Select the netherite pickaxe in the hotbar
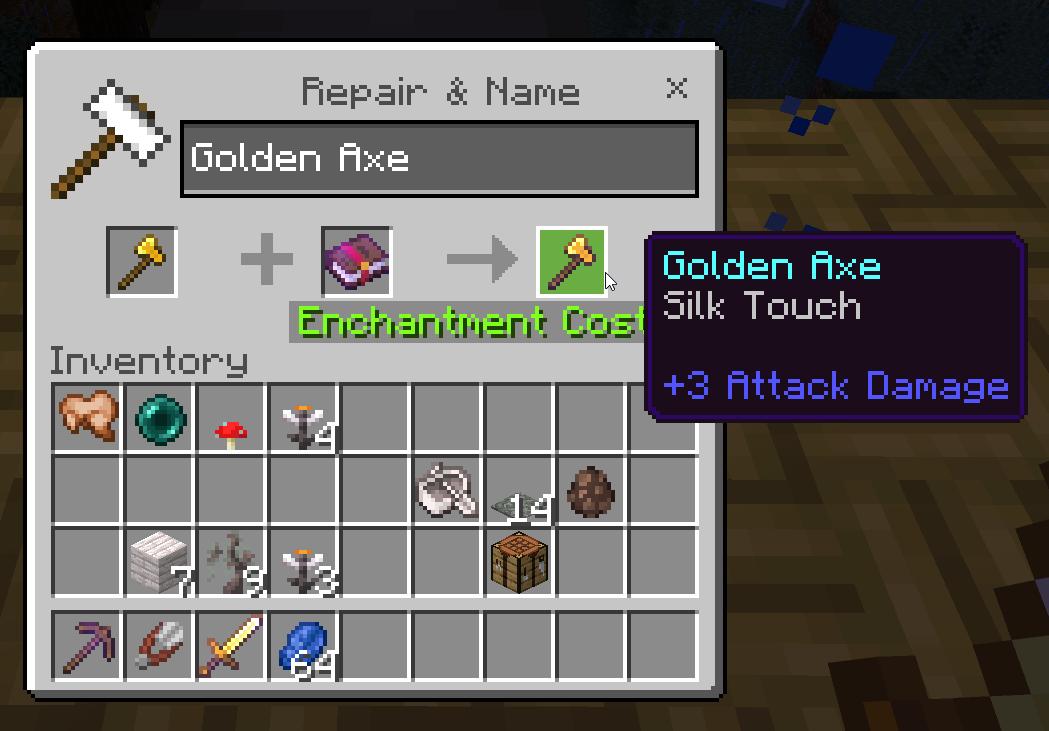The width and height of the screenshot is (1049, 731). click(x=88, y=645)
